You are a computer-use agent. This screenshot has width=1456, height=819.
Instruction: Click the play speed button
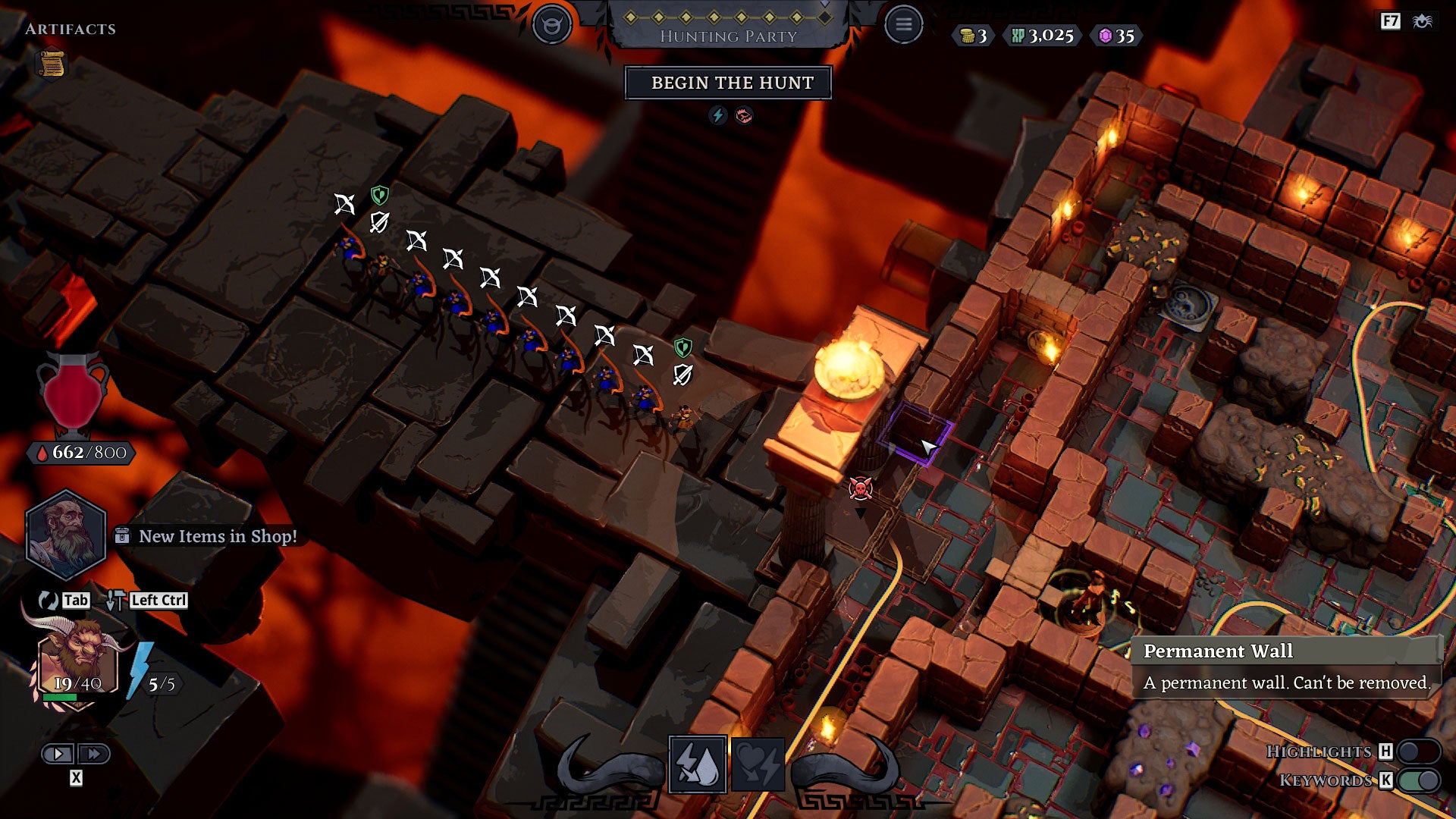[58, 754]
